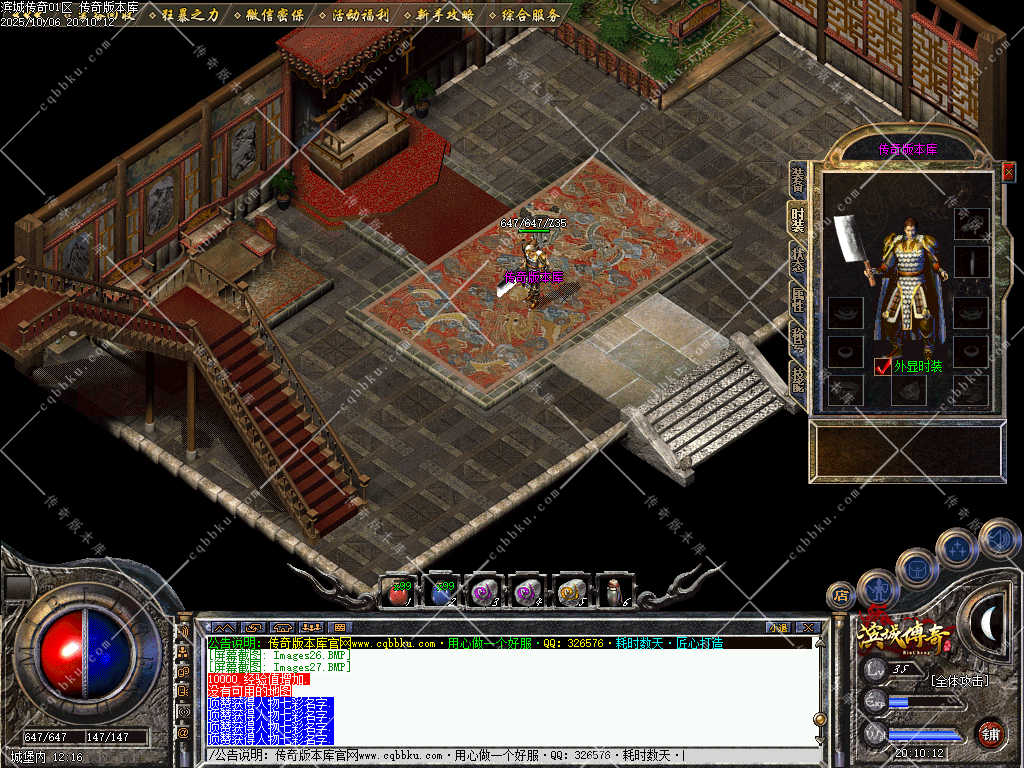Open the 新手攻略 guide
1024x768 pixels.
pyautogui.click(x=445, y=15)
